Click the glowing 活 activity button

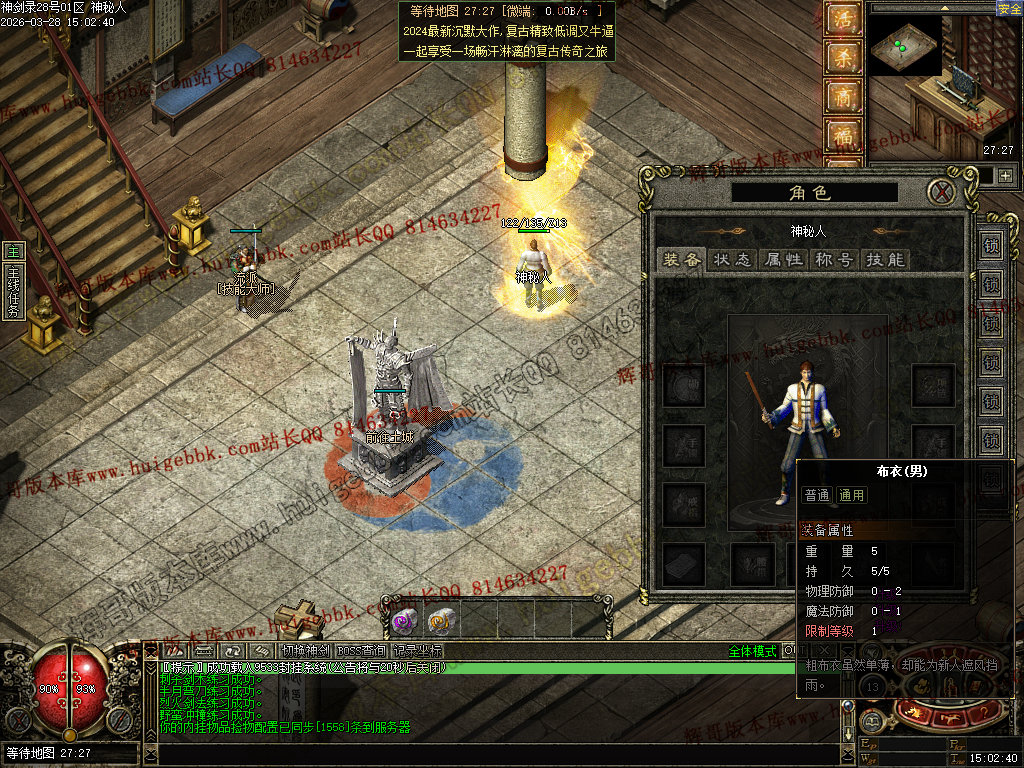click(842, 19)
